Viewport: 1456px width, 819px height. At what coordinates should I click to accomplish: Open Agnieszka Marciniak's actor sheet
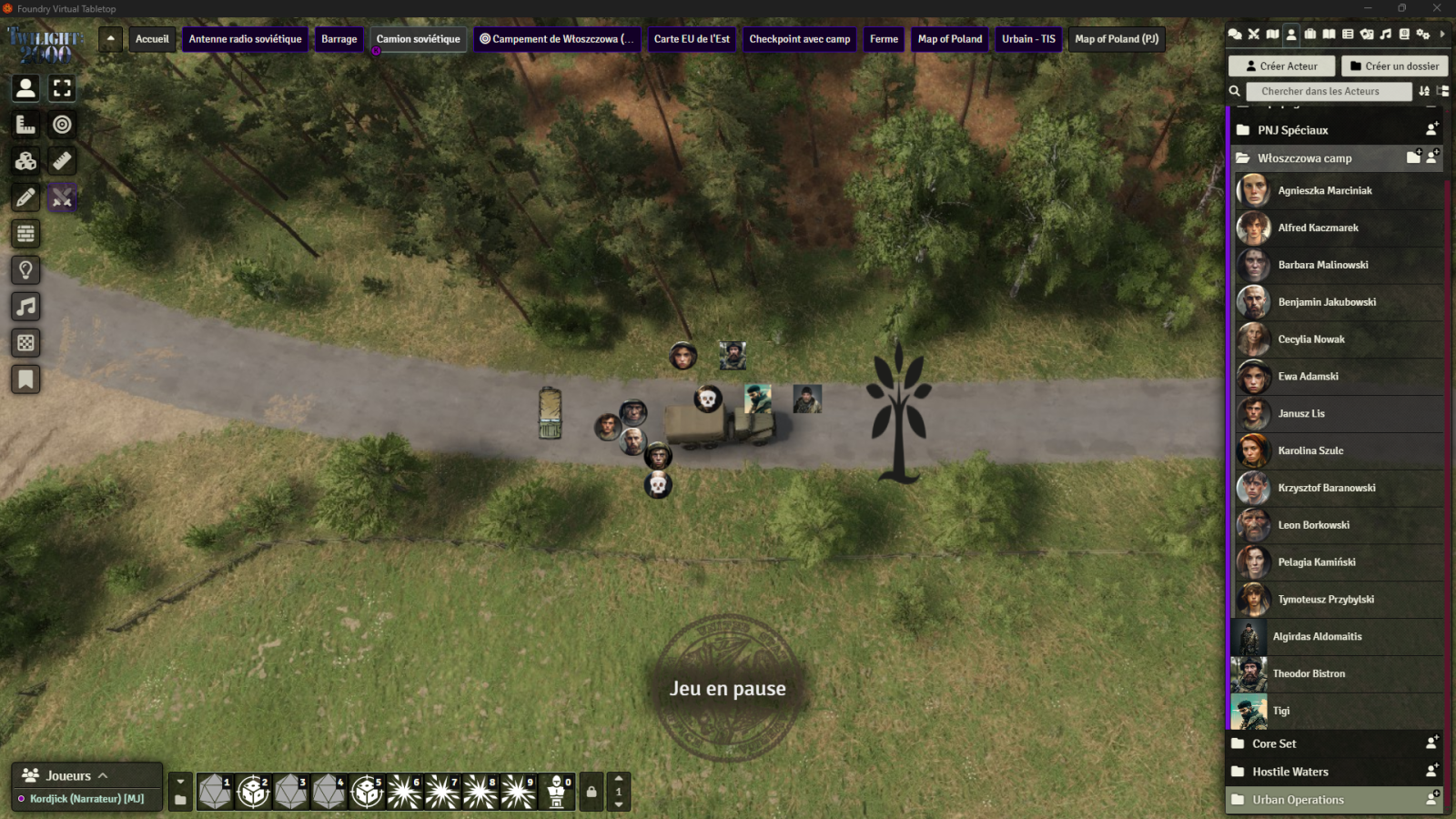1324,191
